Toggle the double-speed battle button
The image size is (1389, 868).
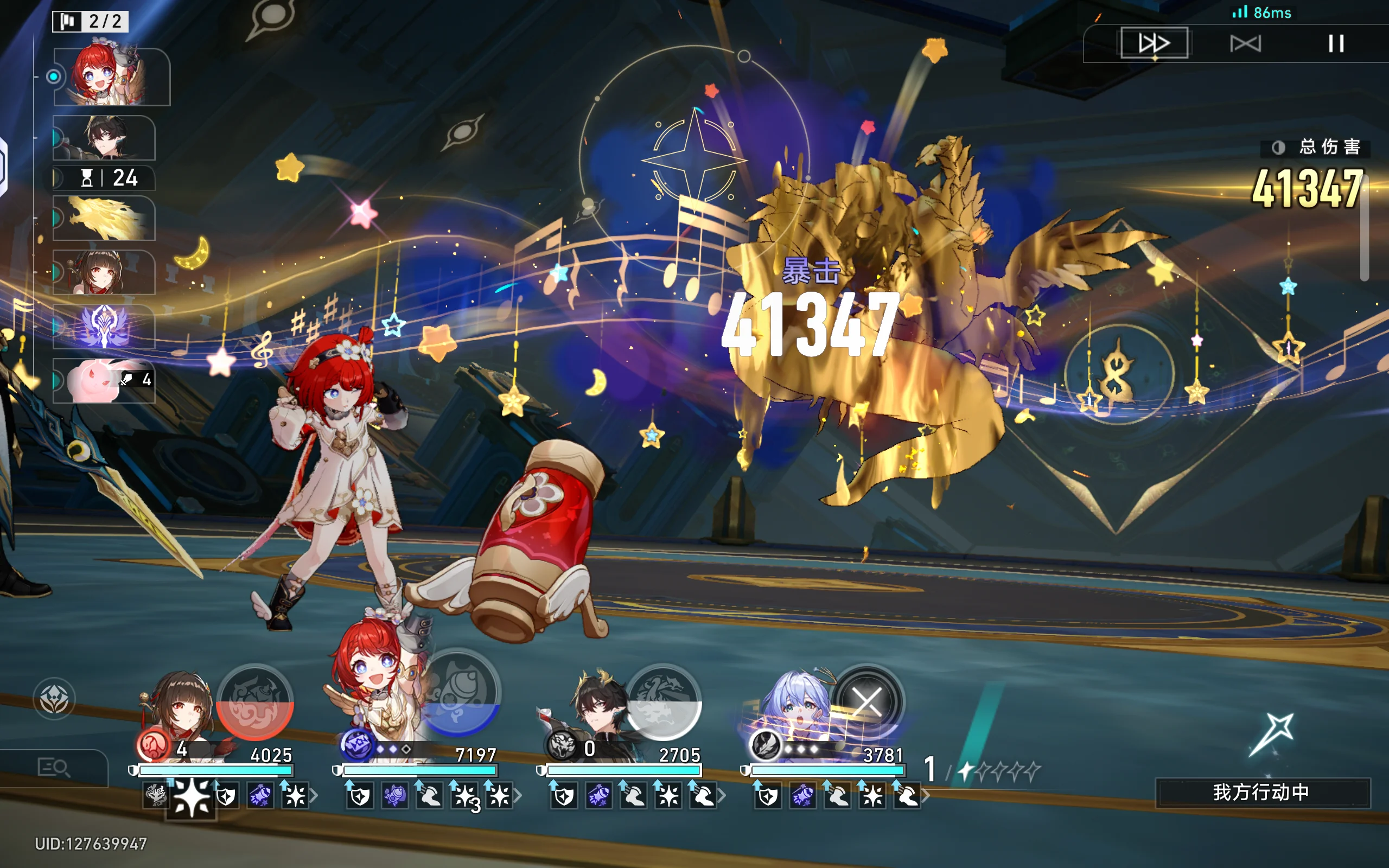(x=1154, y=43)
